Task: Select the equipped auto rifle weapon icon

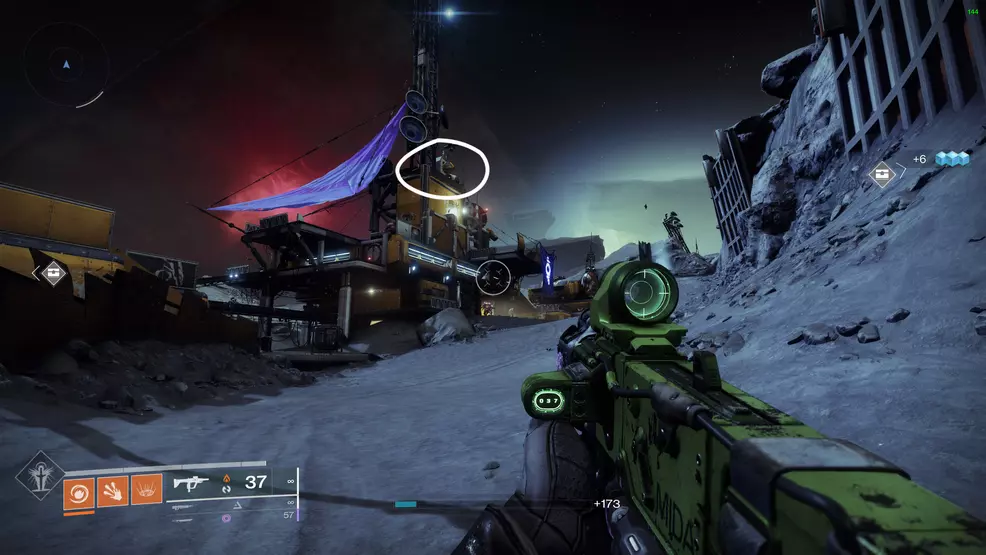Action: [x=188, y=484]
